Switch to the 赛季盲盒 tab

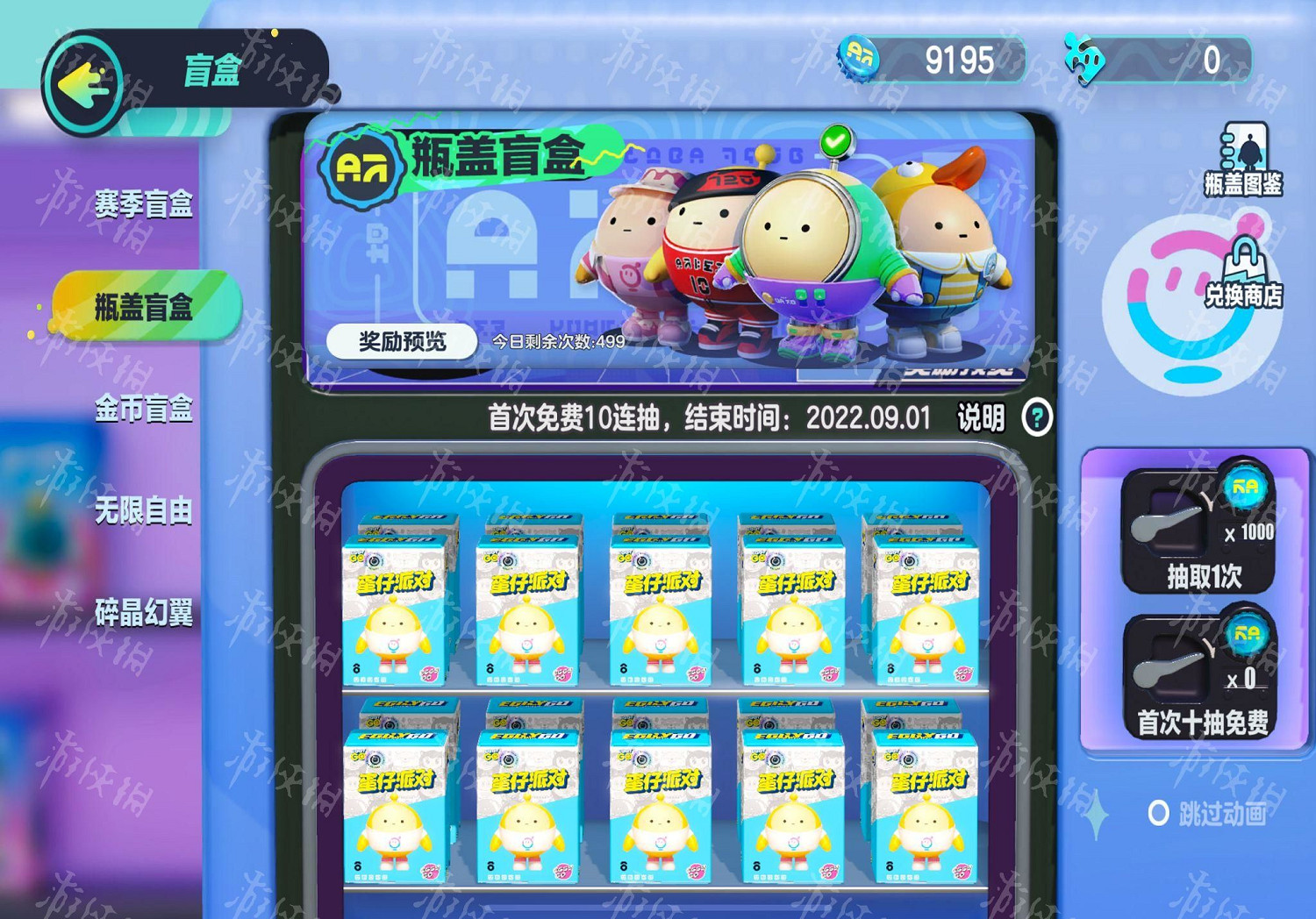[x=143, y=203]
